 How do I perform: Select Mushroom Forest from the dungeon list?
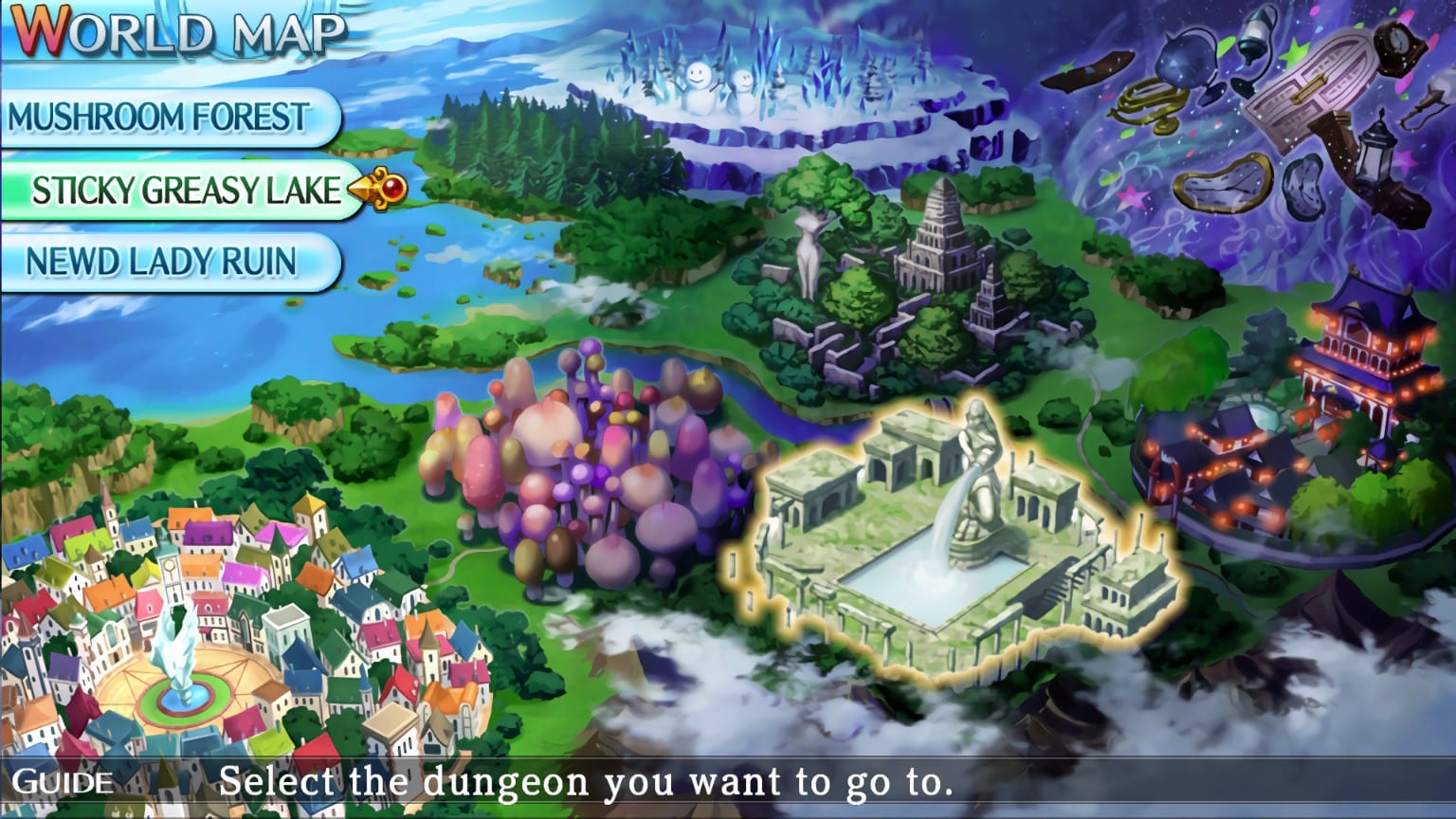(158, 118)
